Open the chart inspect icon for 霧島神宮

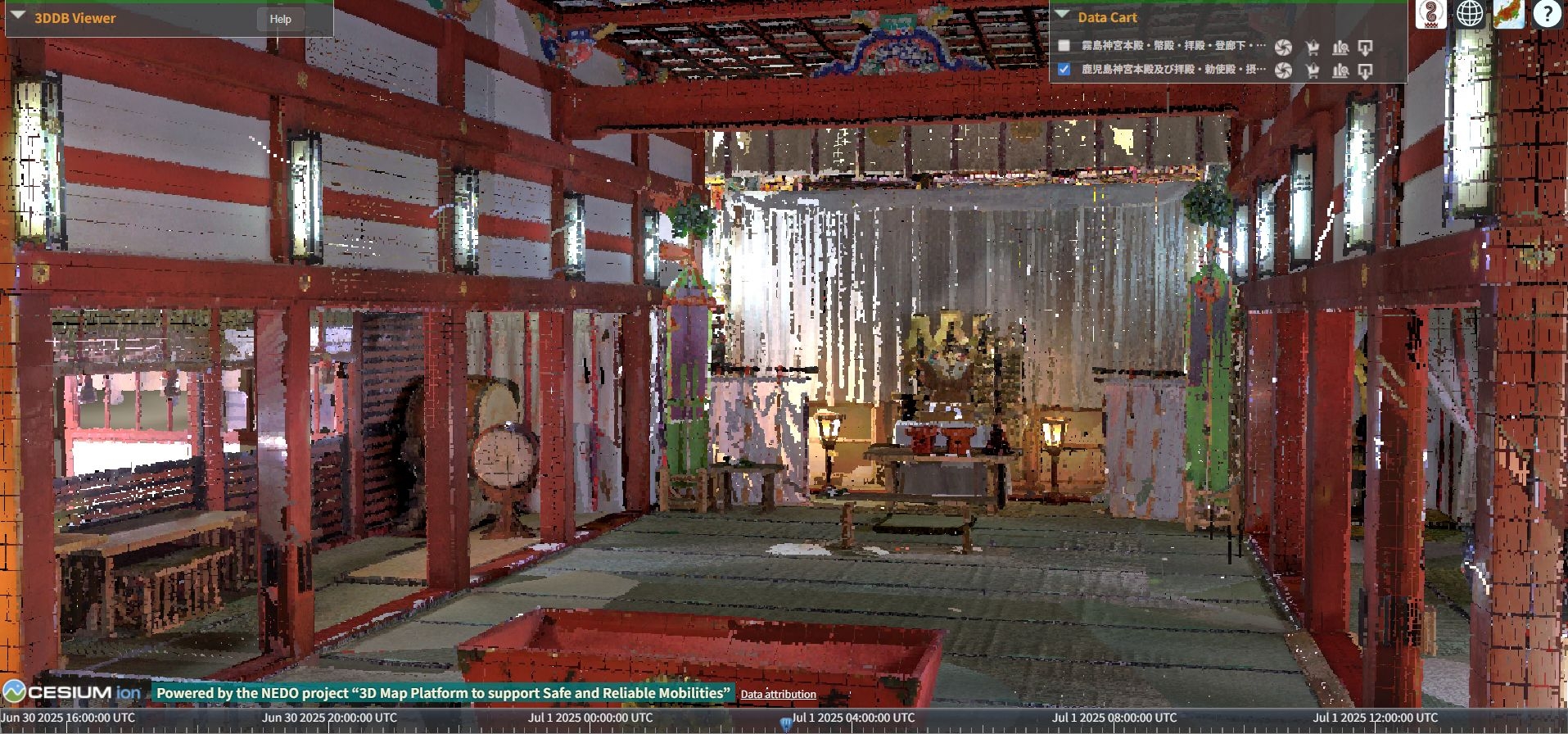(x=1340, y=48)
